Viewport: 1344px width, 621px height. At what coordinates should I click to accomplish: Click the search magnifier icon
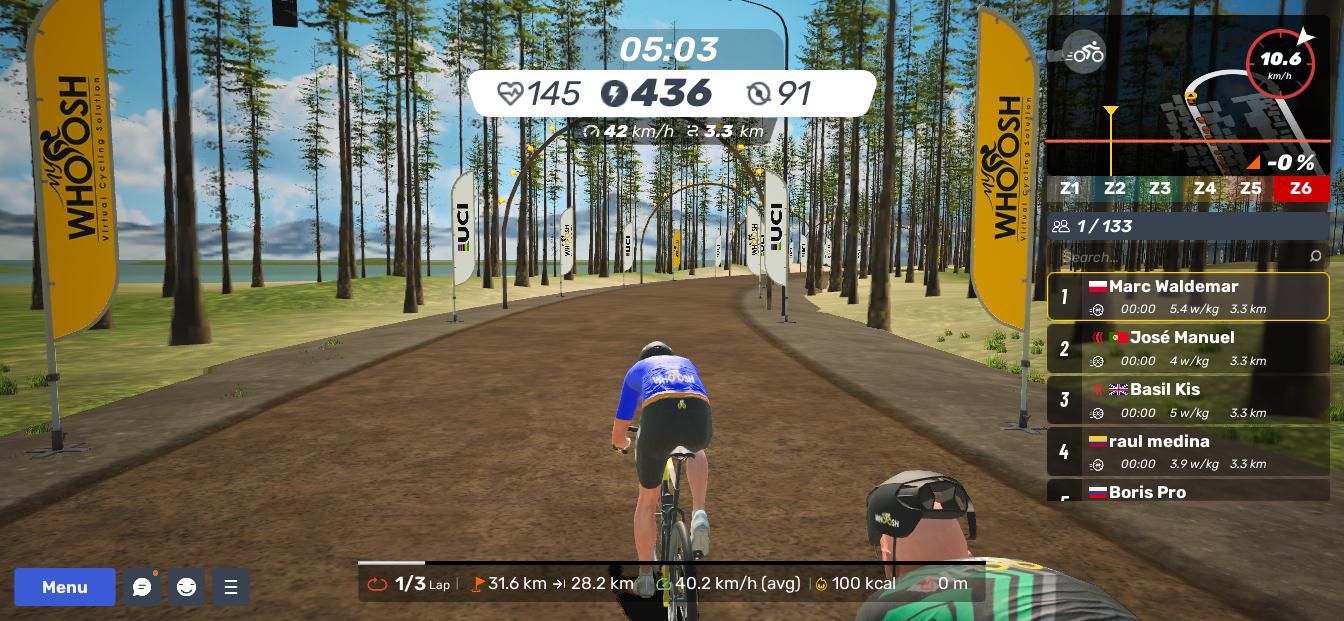(x=1315, y=257)
